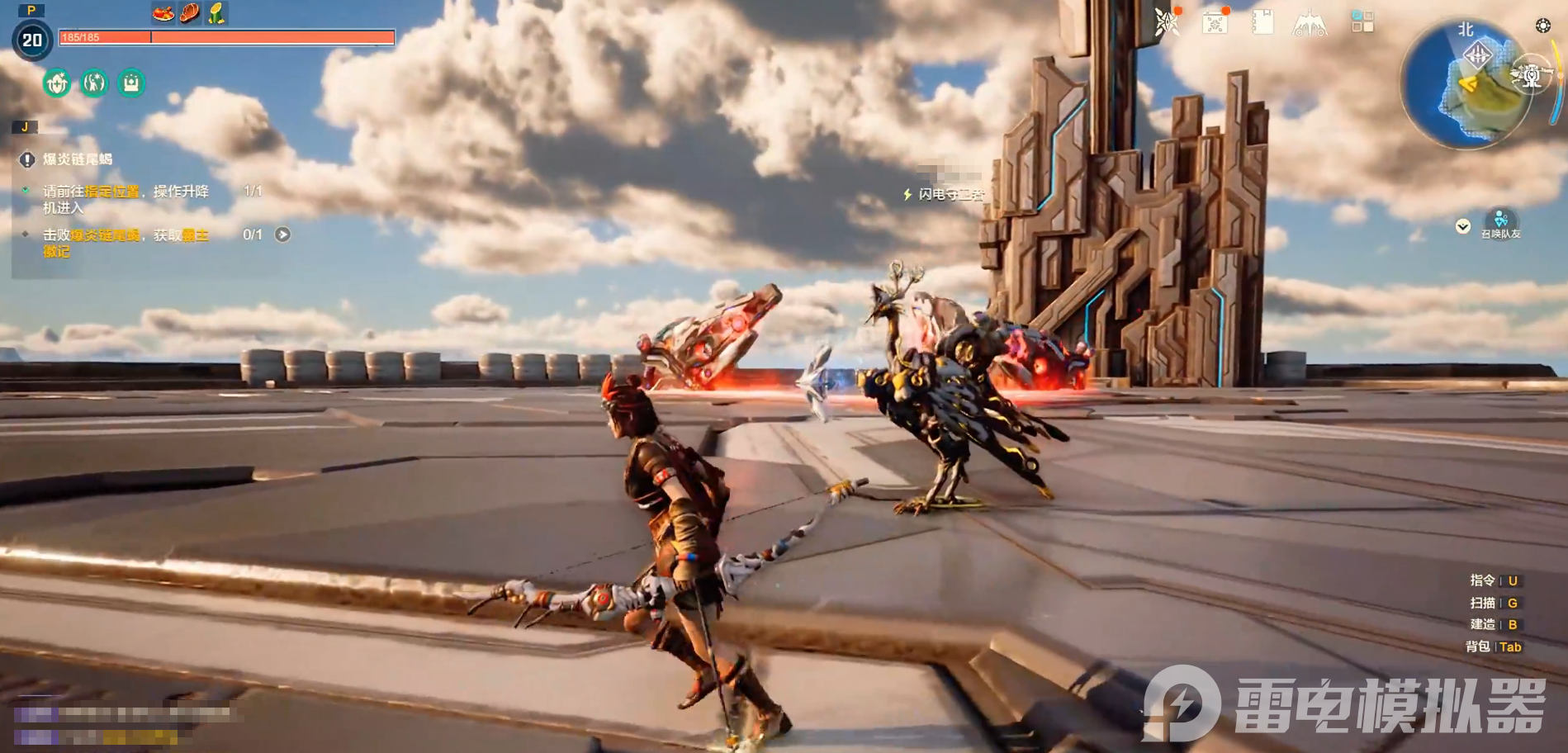Open the notebook journal icon
The width and height of the screenshot is (1568, 753).
tap(1262, 22)
